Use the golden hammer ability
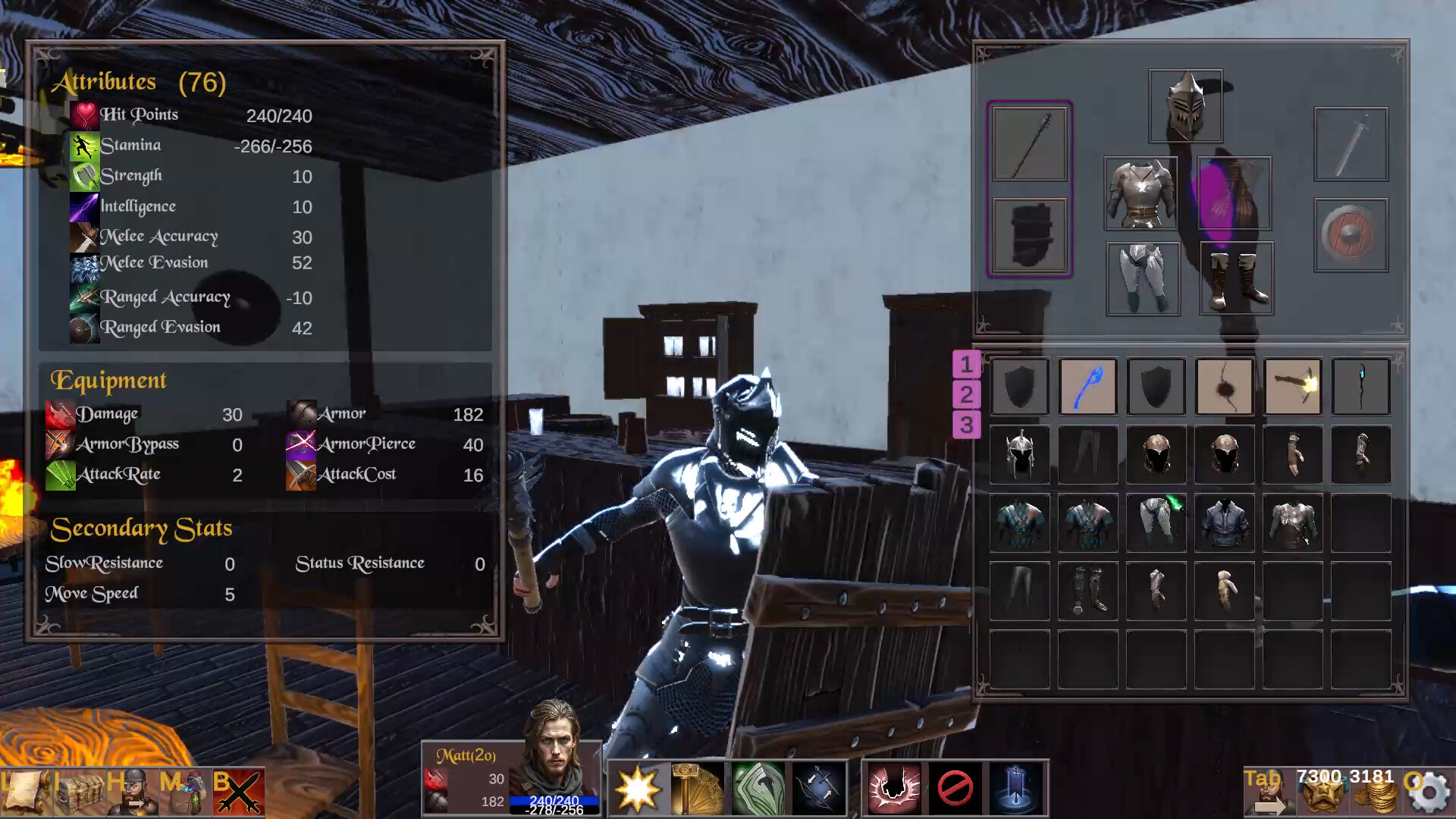 click(698, 789)
